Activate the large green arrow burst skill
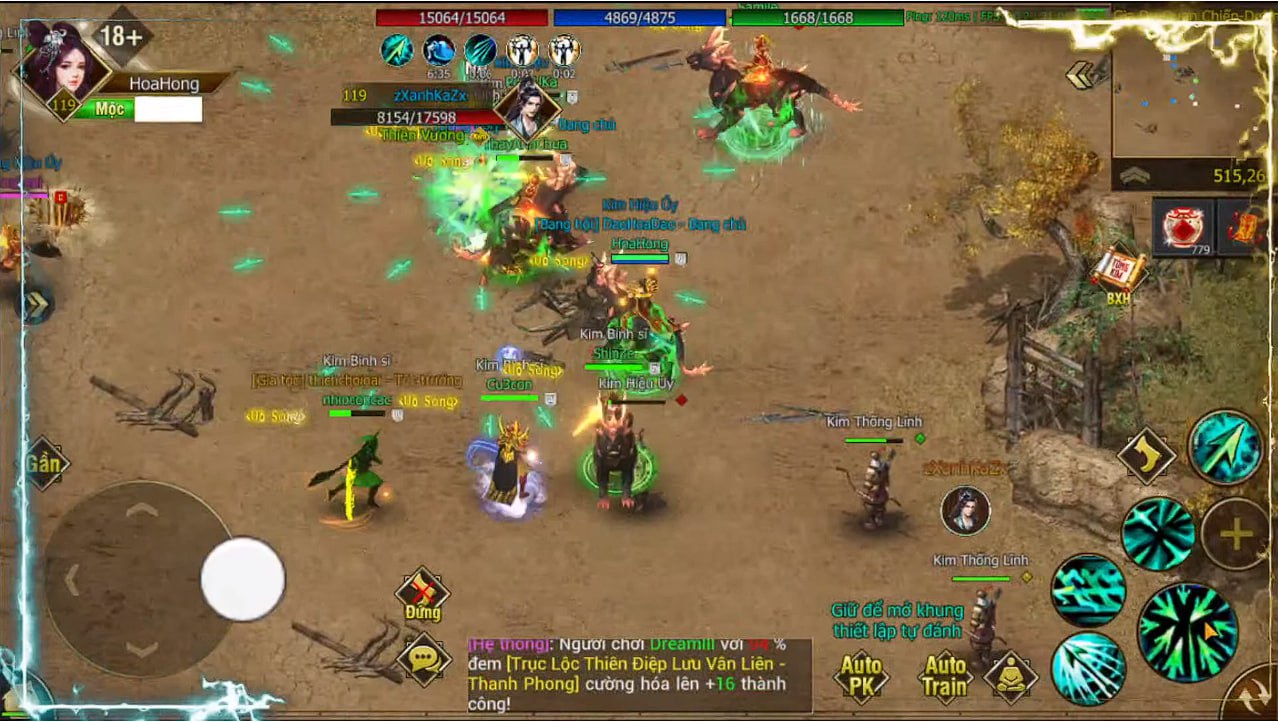 [x=1188, y=632]
